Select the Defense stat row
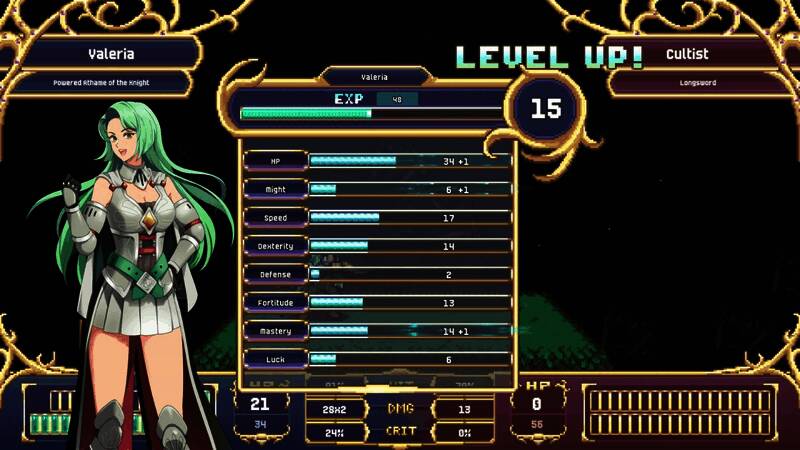The width and height of the screenshot is (800, 450). tap(378, 274)
